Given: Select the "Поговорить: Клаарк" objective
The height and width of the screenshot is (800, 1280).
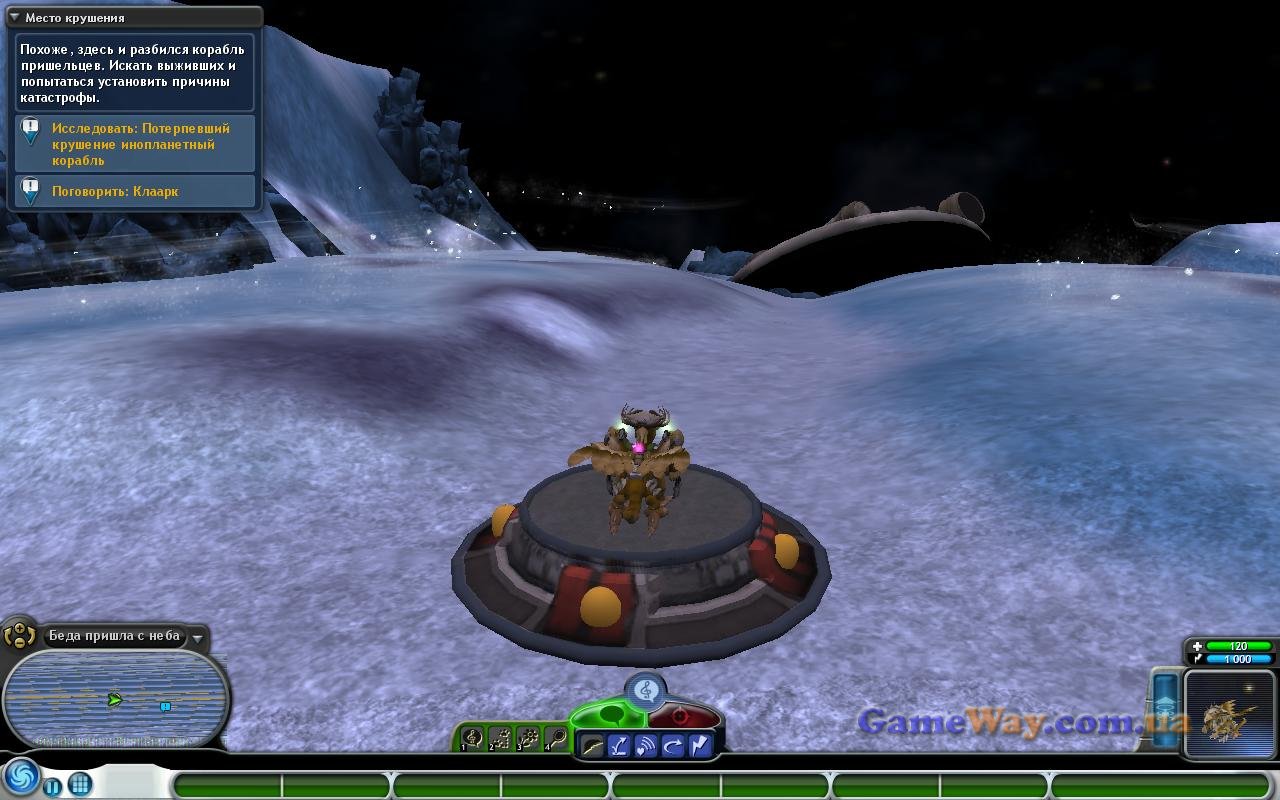Looking at the screenshot, I should click(115, 191).
